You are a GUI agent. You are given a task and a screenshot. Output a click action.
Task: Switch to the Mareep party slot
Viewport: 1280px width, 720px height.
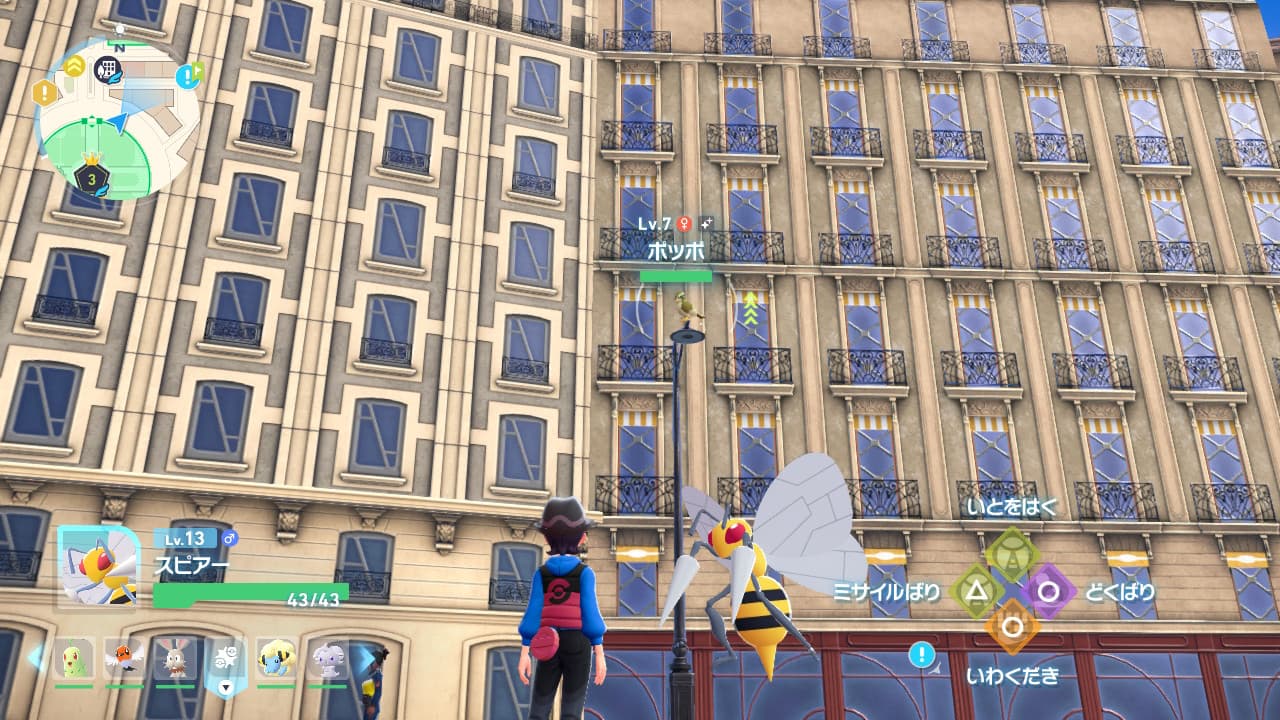(x=276, y=659)
